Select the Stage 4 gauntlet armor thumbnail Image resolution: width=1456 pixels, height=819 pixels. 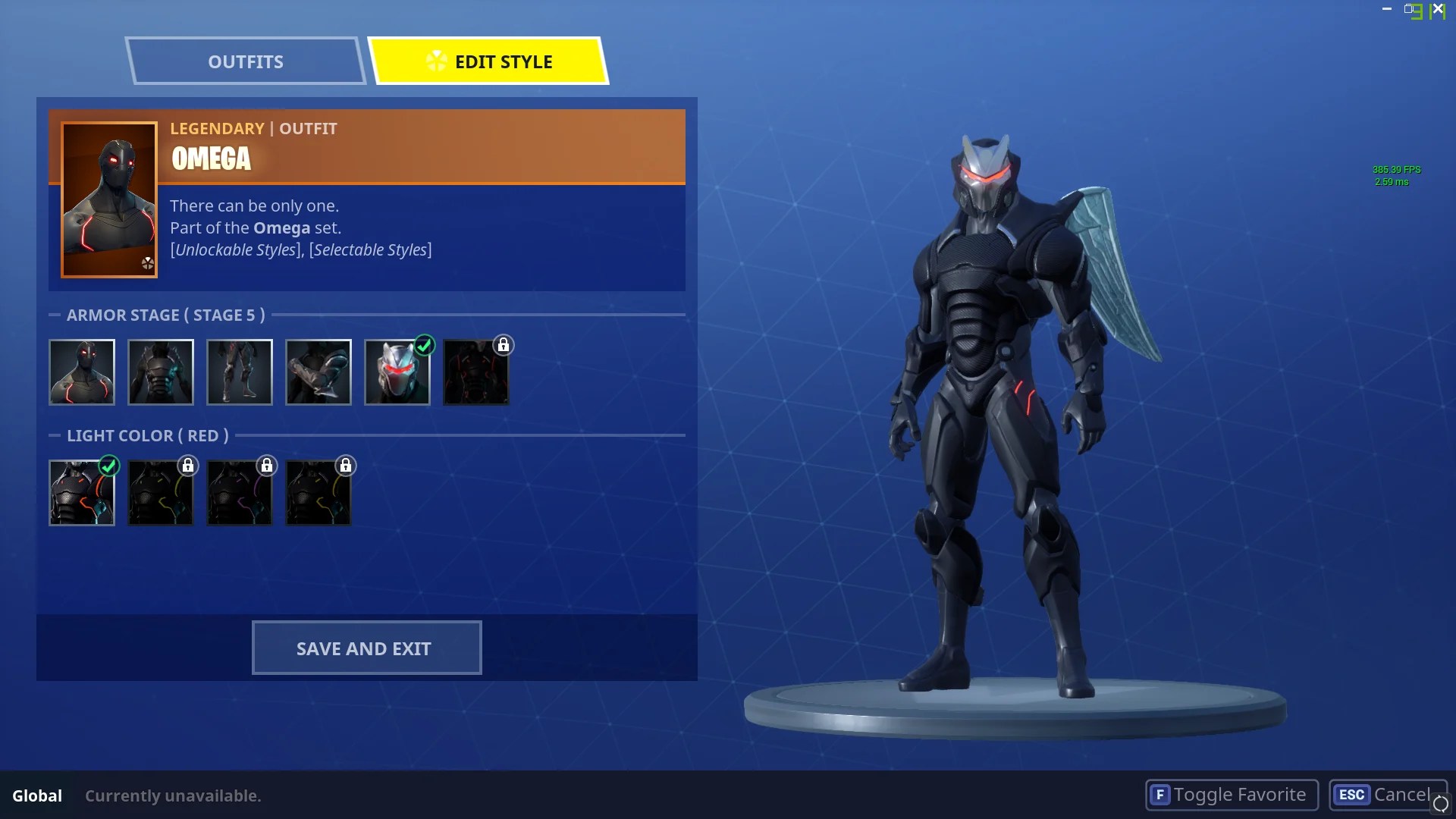(318, 372)
